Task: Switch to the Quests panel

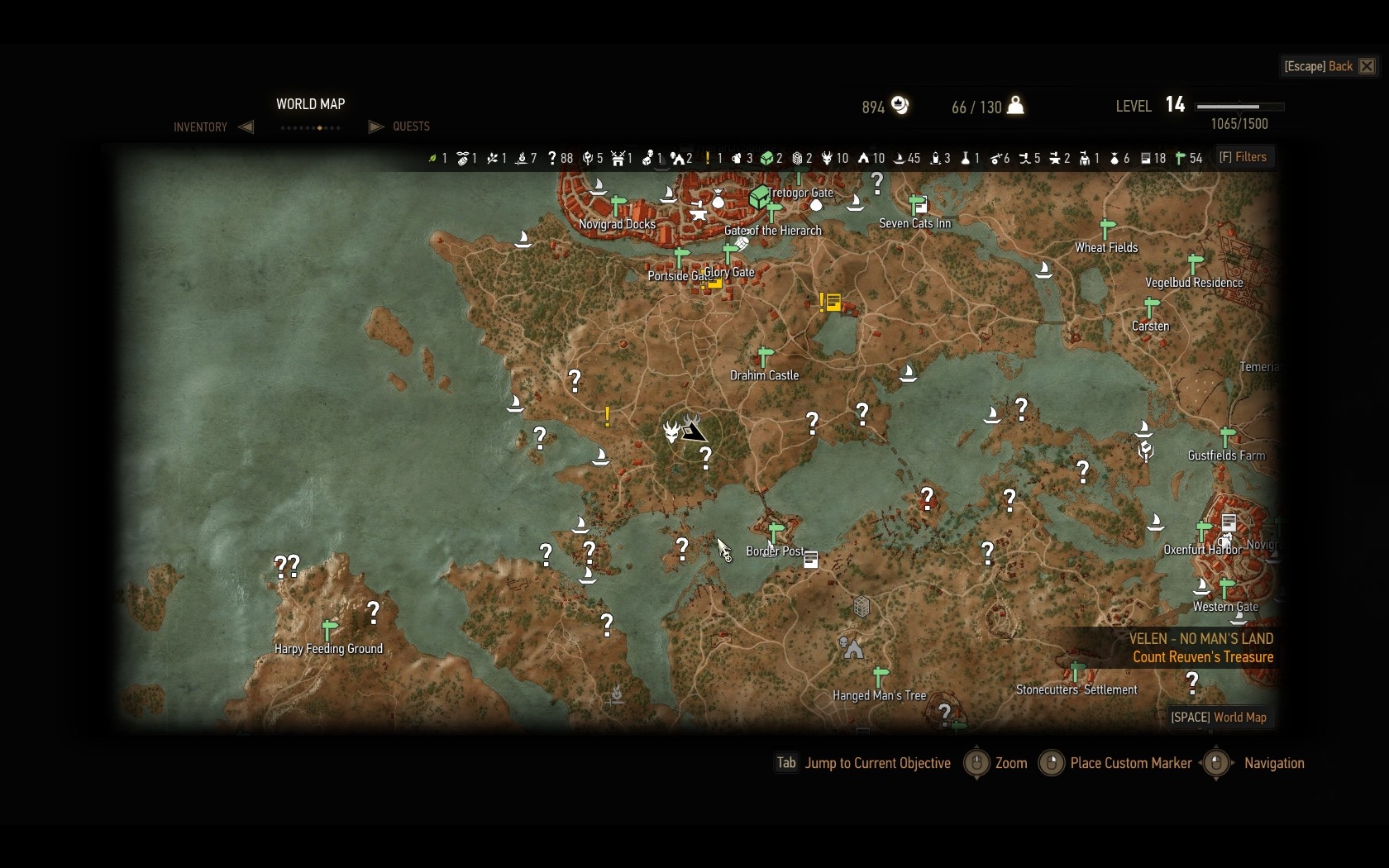Action: click(x=411, y=126)
